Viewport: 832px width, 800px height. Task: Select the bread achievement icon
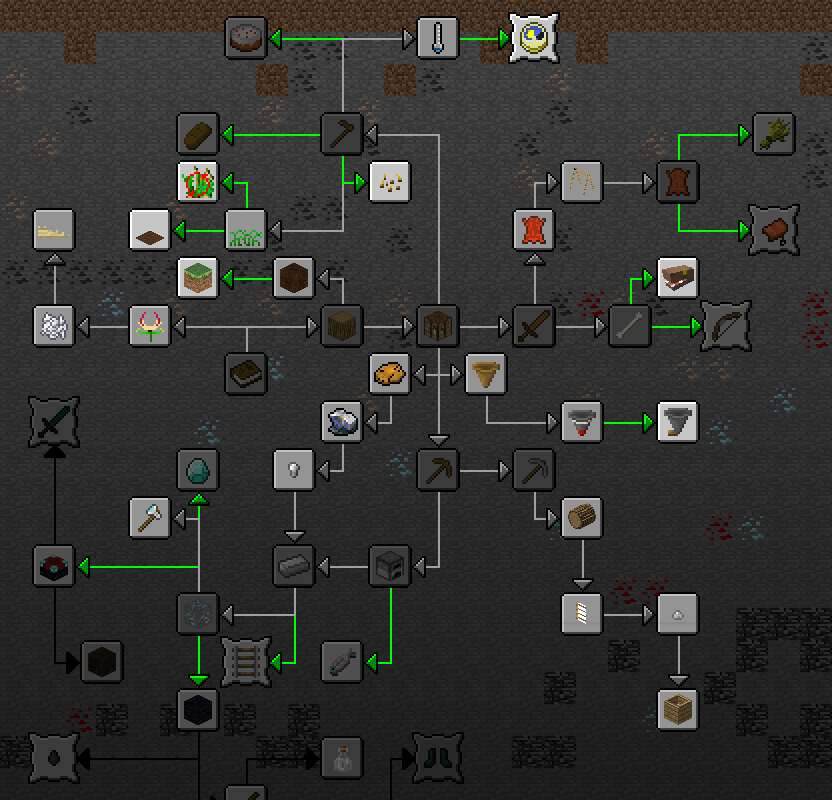point(197,134)
